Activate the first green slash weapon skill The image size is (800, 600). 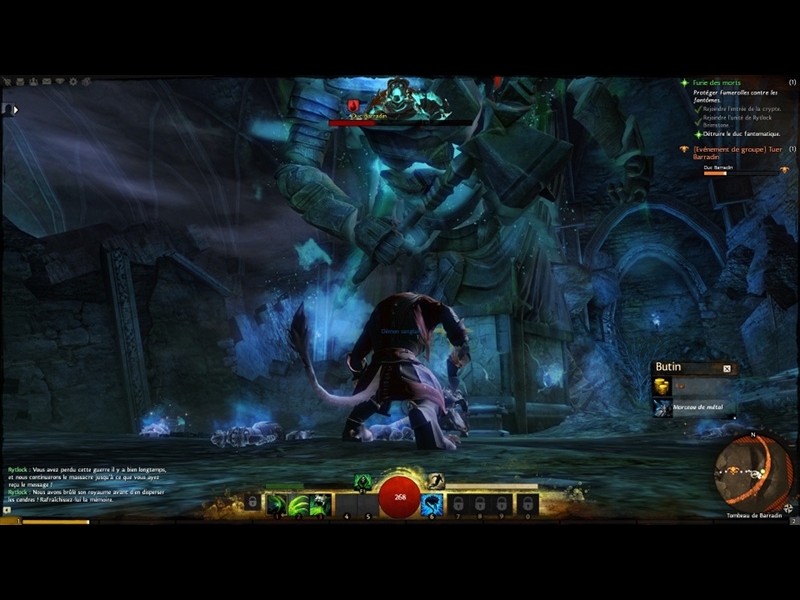coord(276,505)
